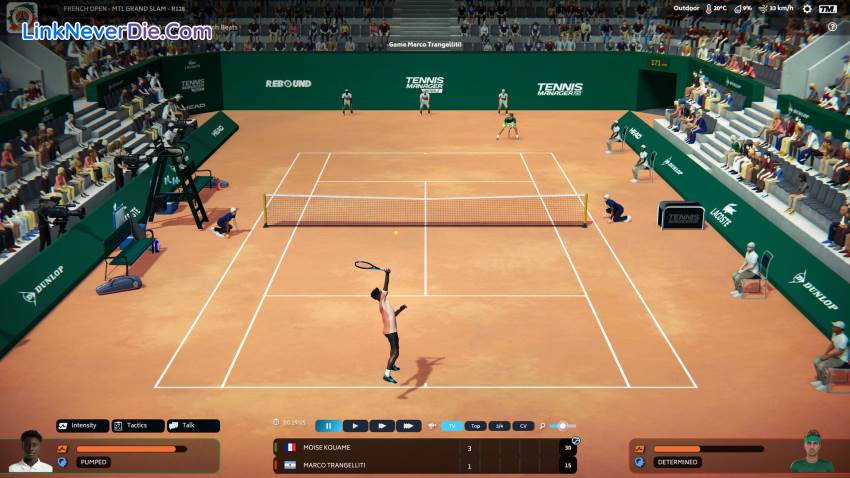Set match playback to normal speed
The height and width of the screenshot is (478, 850).
click(355, 426)
